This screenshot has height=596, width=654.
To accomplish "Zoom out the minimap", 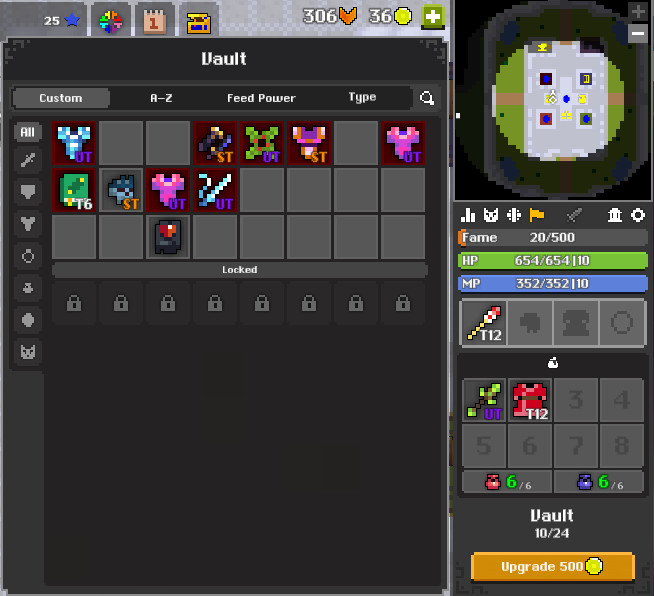I will pyautogui.click(x=638, y=33).
